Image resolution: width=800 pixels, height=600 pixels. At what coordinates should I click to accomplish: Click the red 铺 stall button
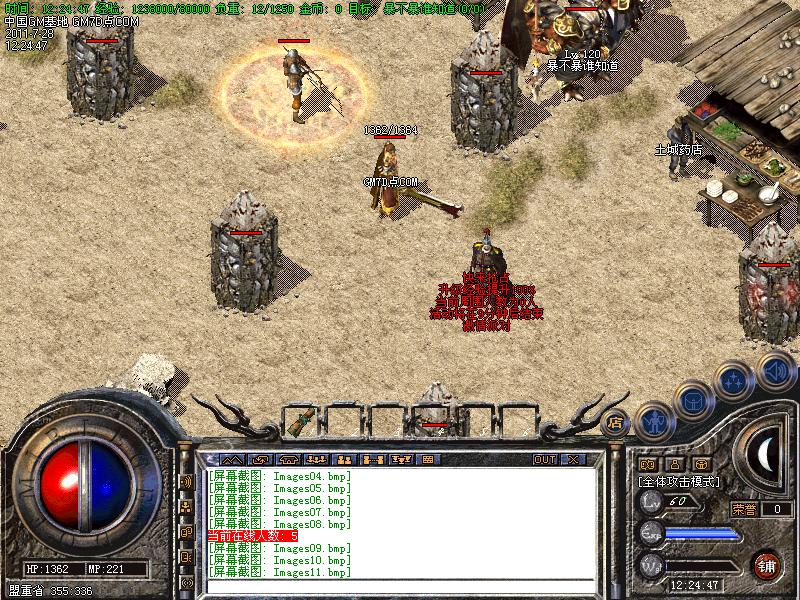(x=767, y=563)
